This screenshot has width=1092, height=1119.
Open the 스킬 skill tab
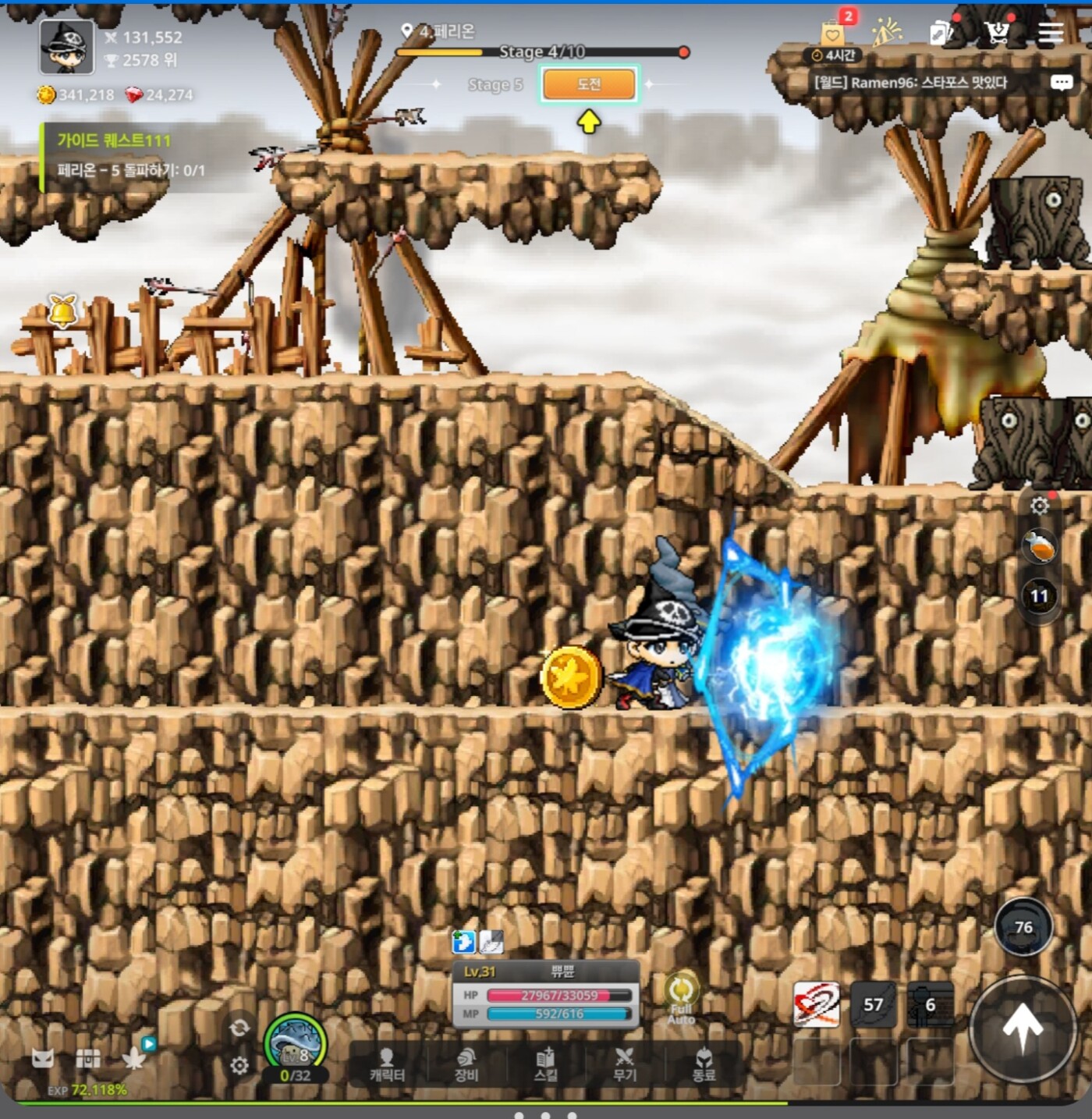click(x=546, y=1064)
